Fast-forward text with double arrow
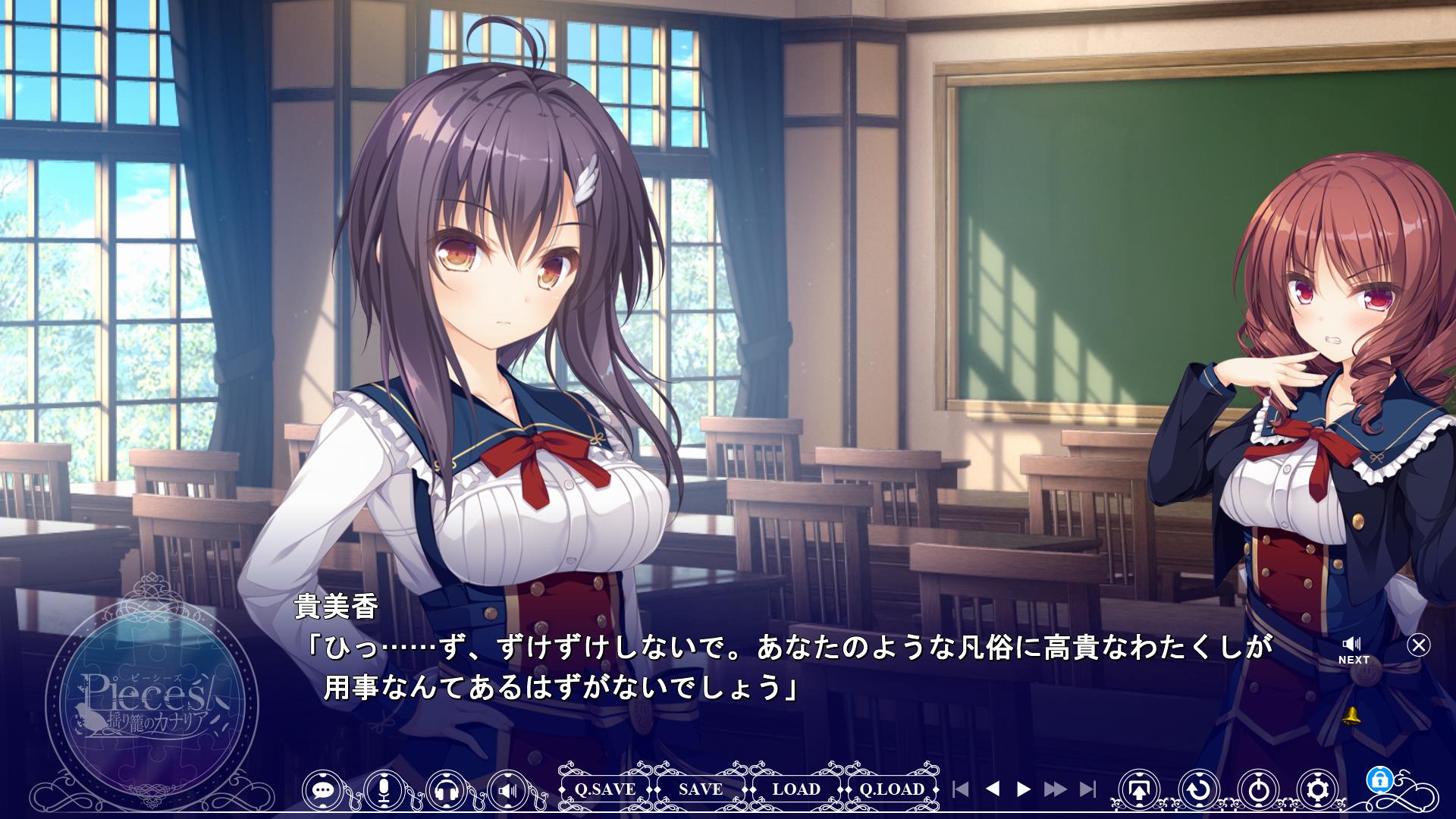 tap(1055, 789)
